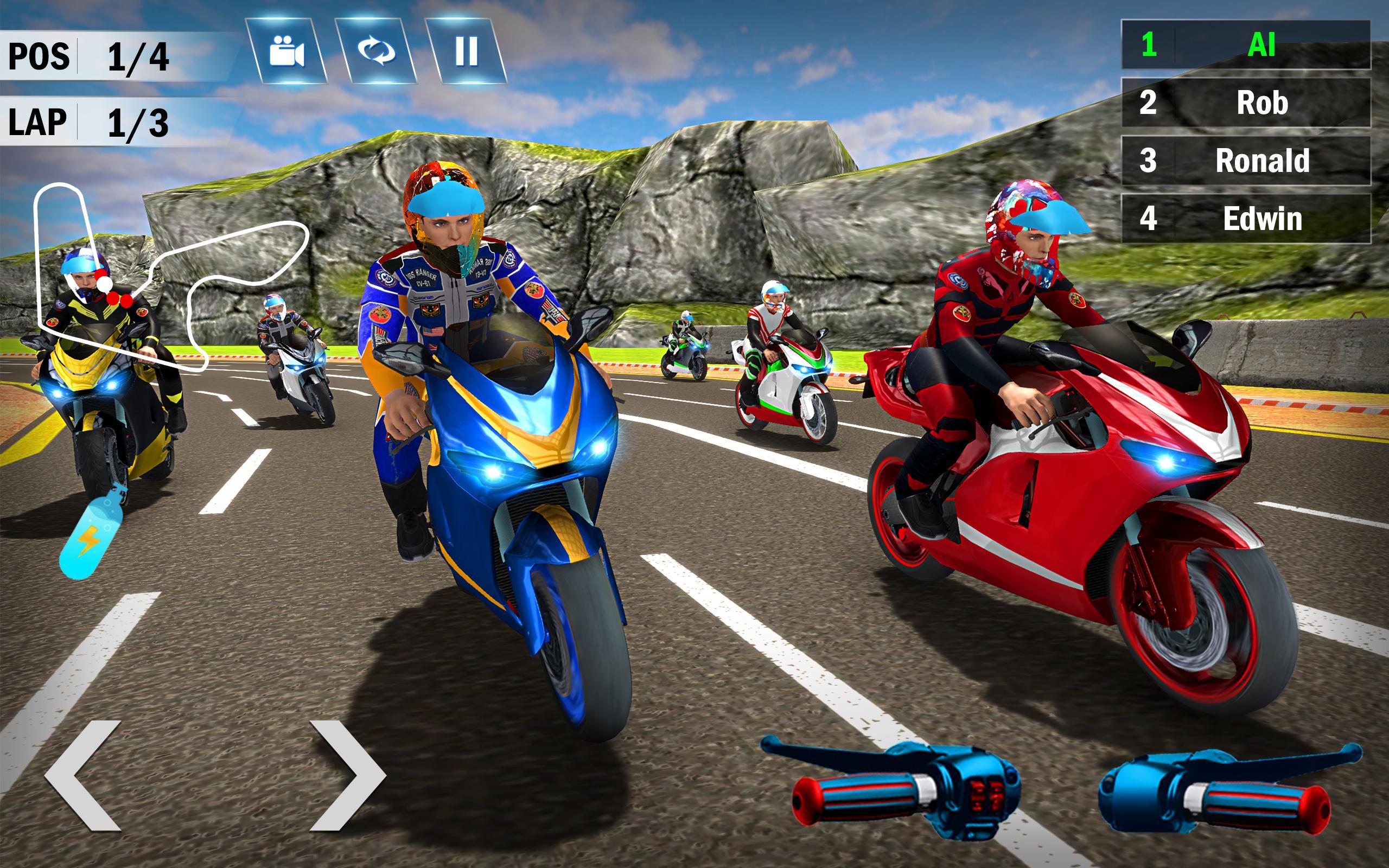Tap the reset/respawn arrows button

coord(377,51)
